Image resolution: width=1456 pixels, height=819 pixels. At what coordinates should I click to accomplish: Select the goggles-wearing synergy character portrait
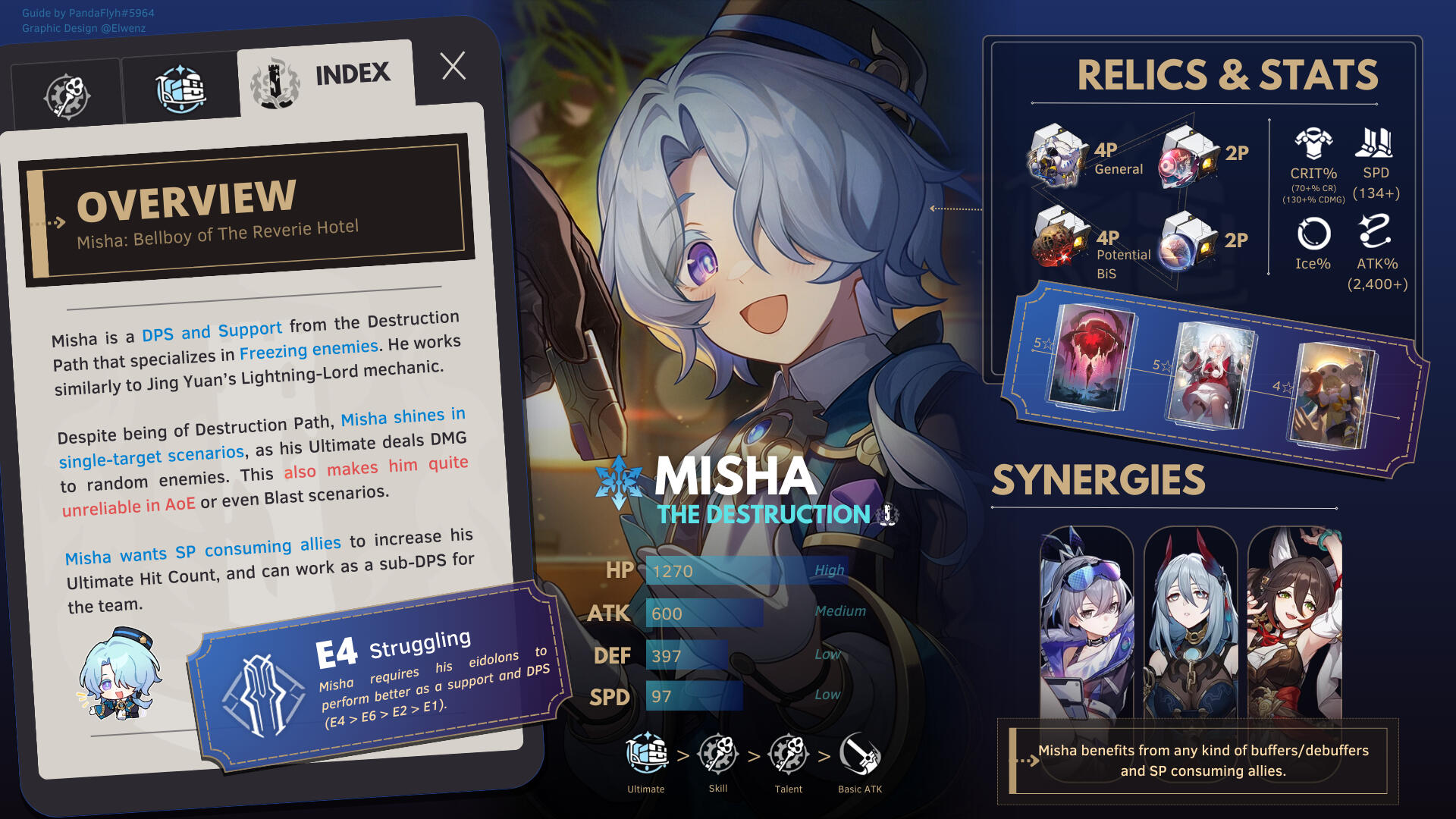(x=1086, y=622)
